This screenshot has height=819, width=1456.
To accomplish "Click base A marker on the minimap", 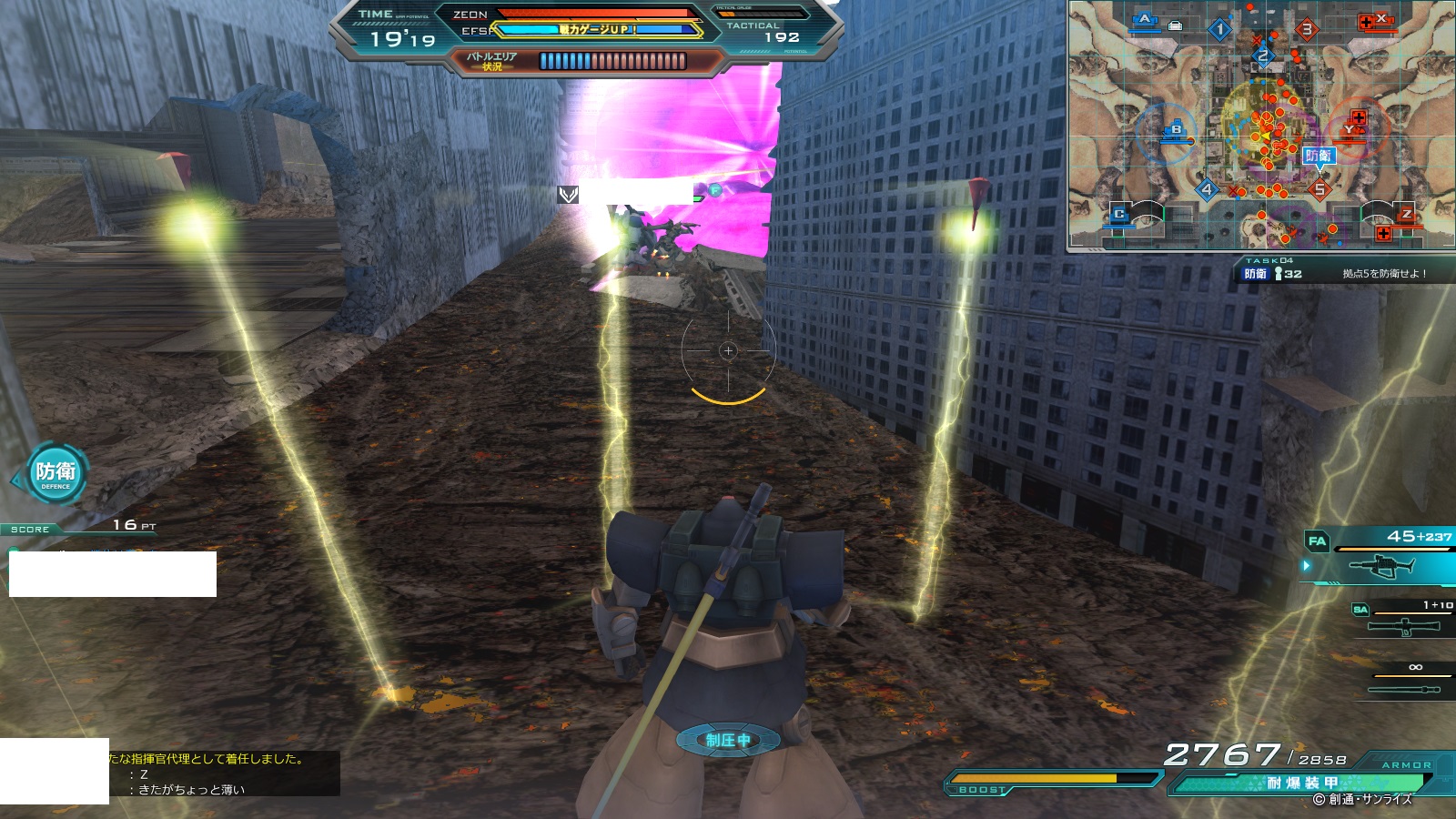I will (1145, 19).
